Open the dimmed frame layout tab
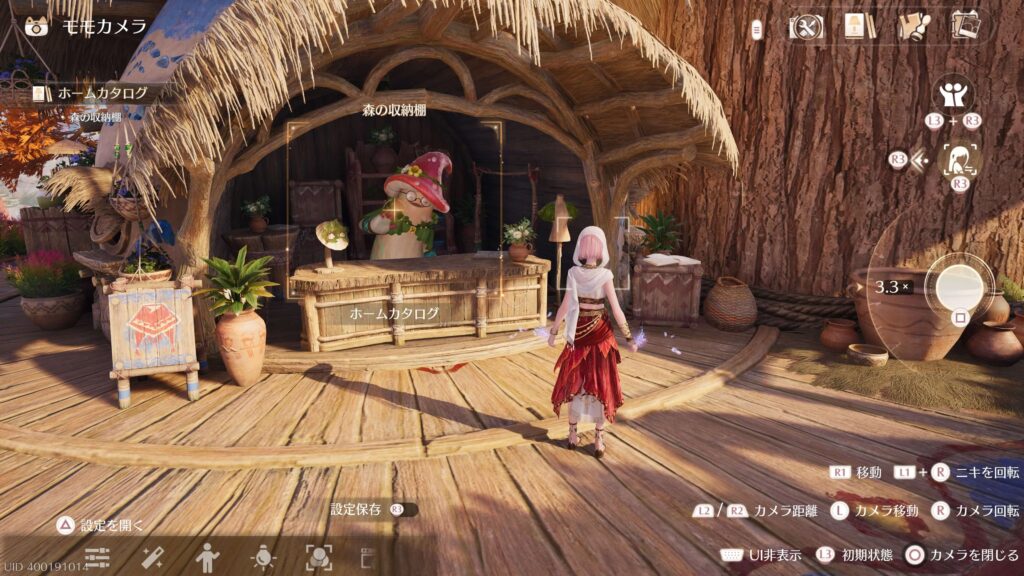 (x=368, y=557)
